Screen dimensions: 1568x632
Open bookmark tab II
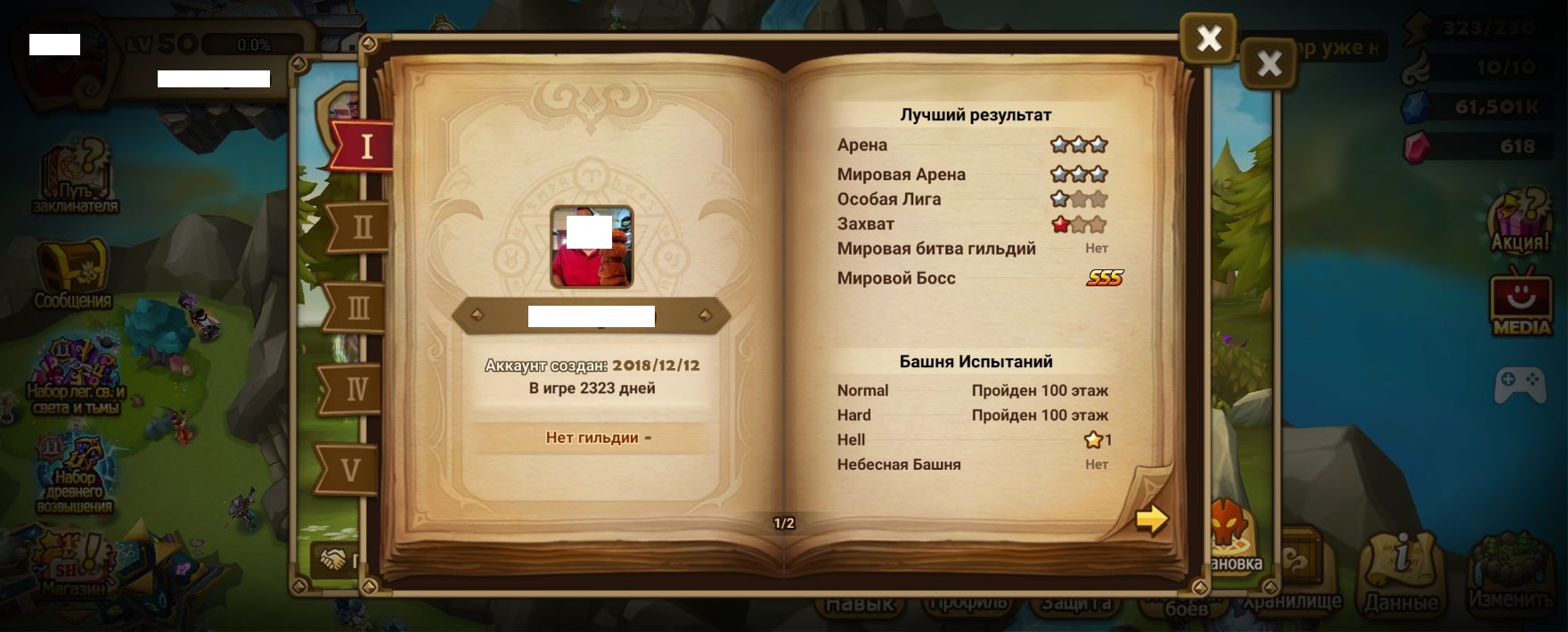click(x=361, y=227)
